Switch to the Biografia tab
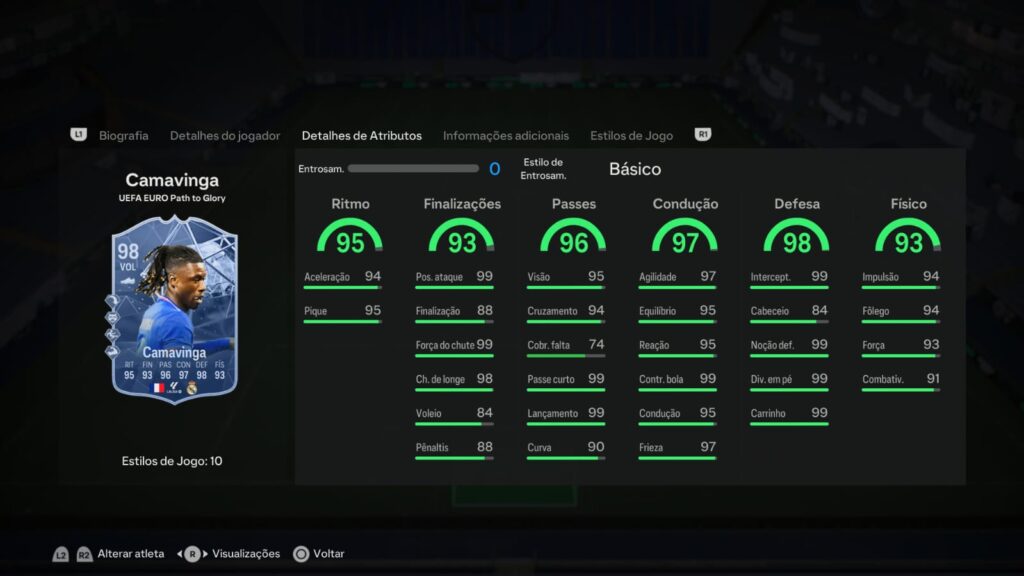Screen dimensions: 1024x576 point(123,136)
